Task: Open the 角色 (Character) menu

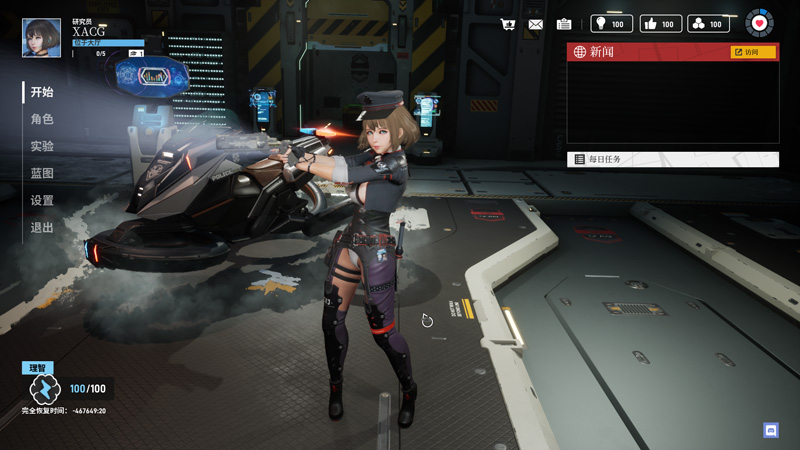Action: point(42,119)
